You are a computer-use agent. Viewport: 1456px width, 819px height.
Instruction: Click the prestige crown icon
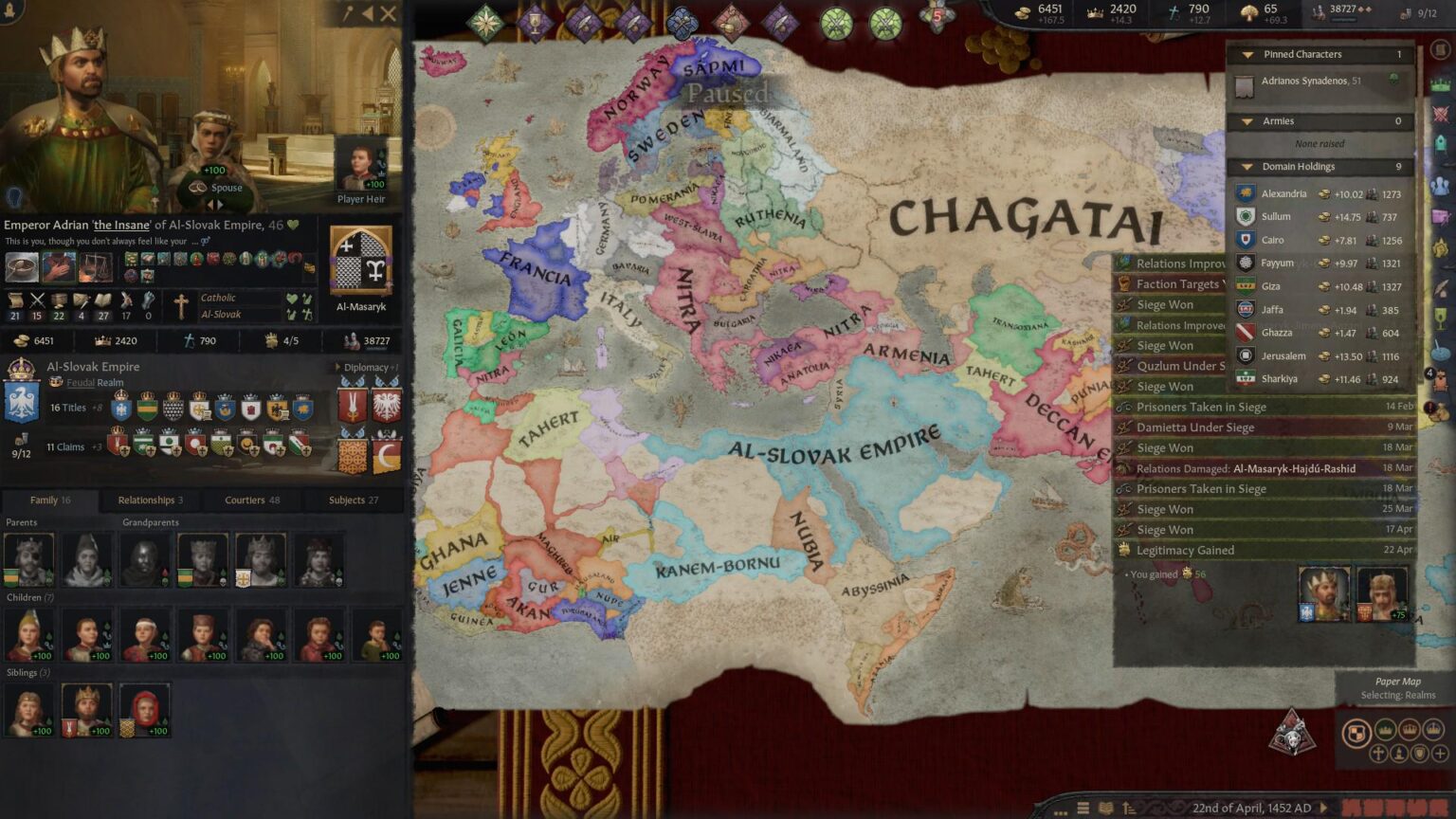coord(1096,12)
